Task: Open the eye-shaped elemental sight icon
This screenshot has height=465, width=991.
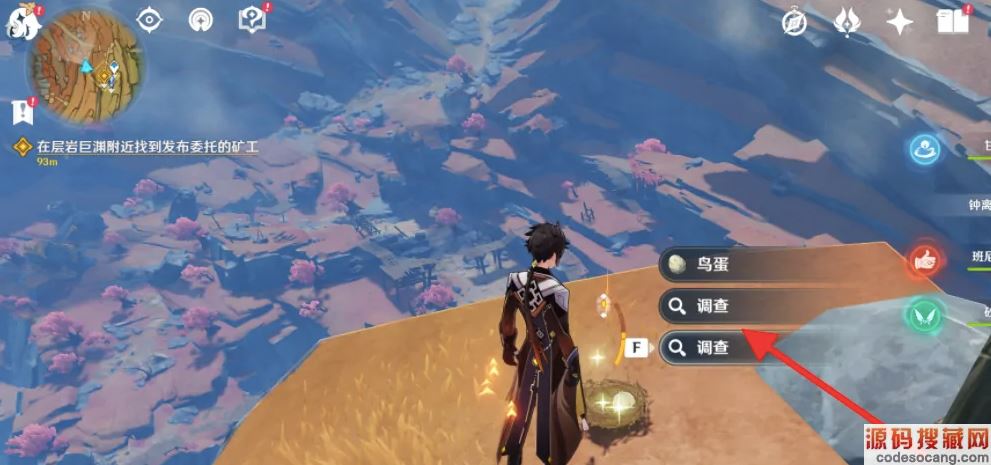Action: tap(150, 20)
